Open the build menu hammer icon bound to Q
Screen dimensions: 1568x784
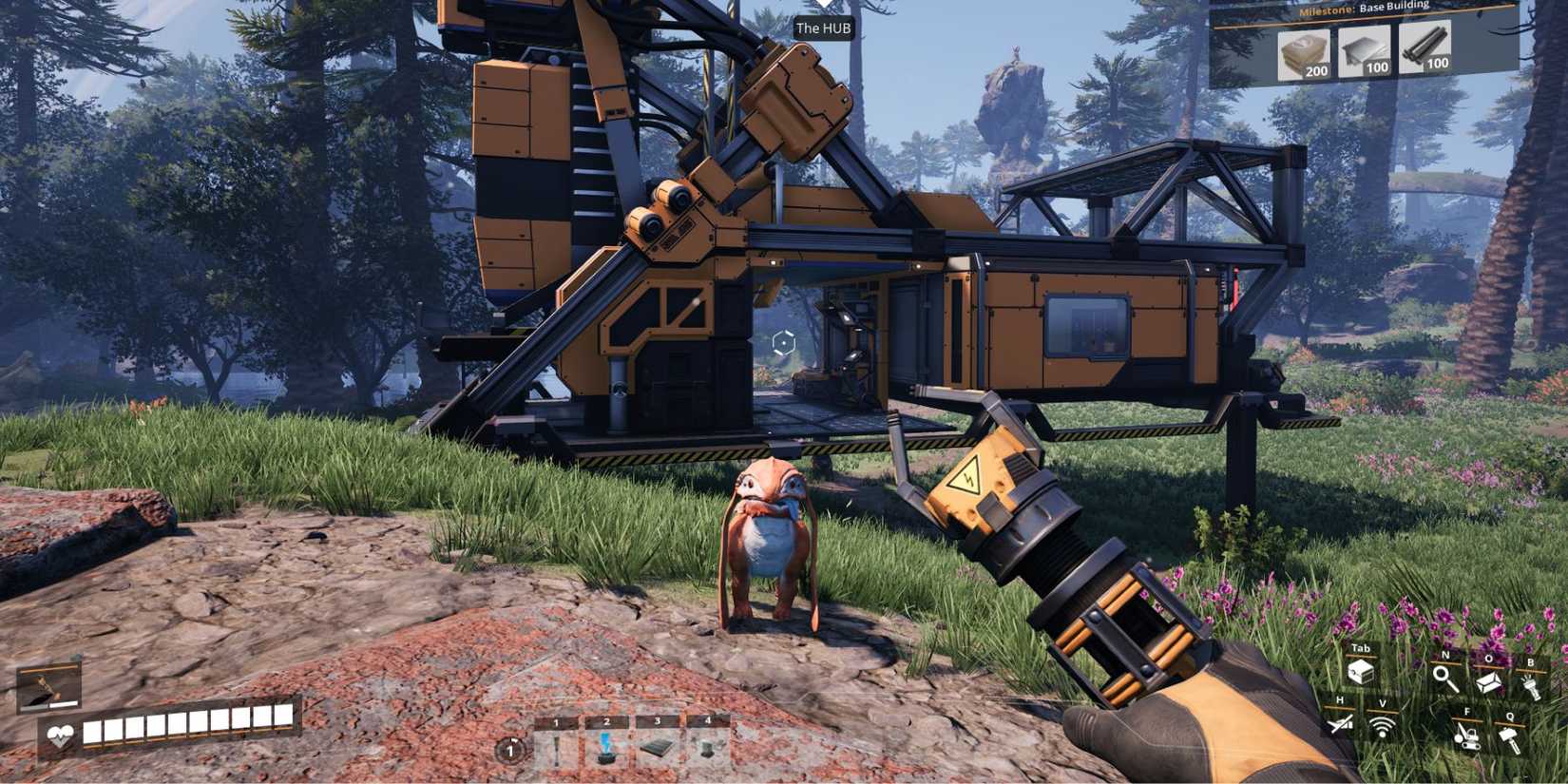1510,736
